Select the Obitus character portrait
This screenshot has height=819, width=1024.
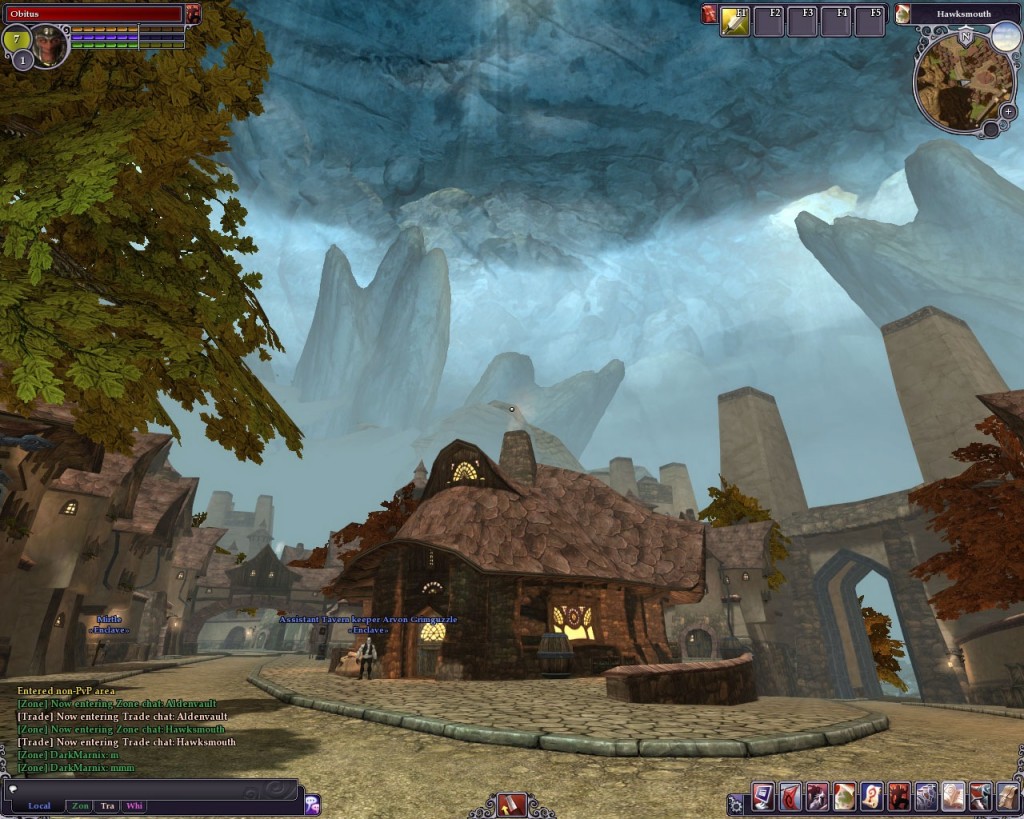pos(48,46)
